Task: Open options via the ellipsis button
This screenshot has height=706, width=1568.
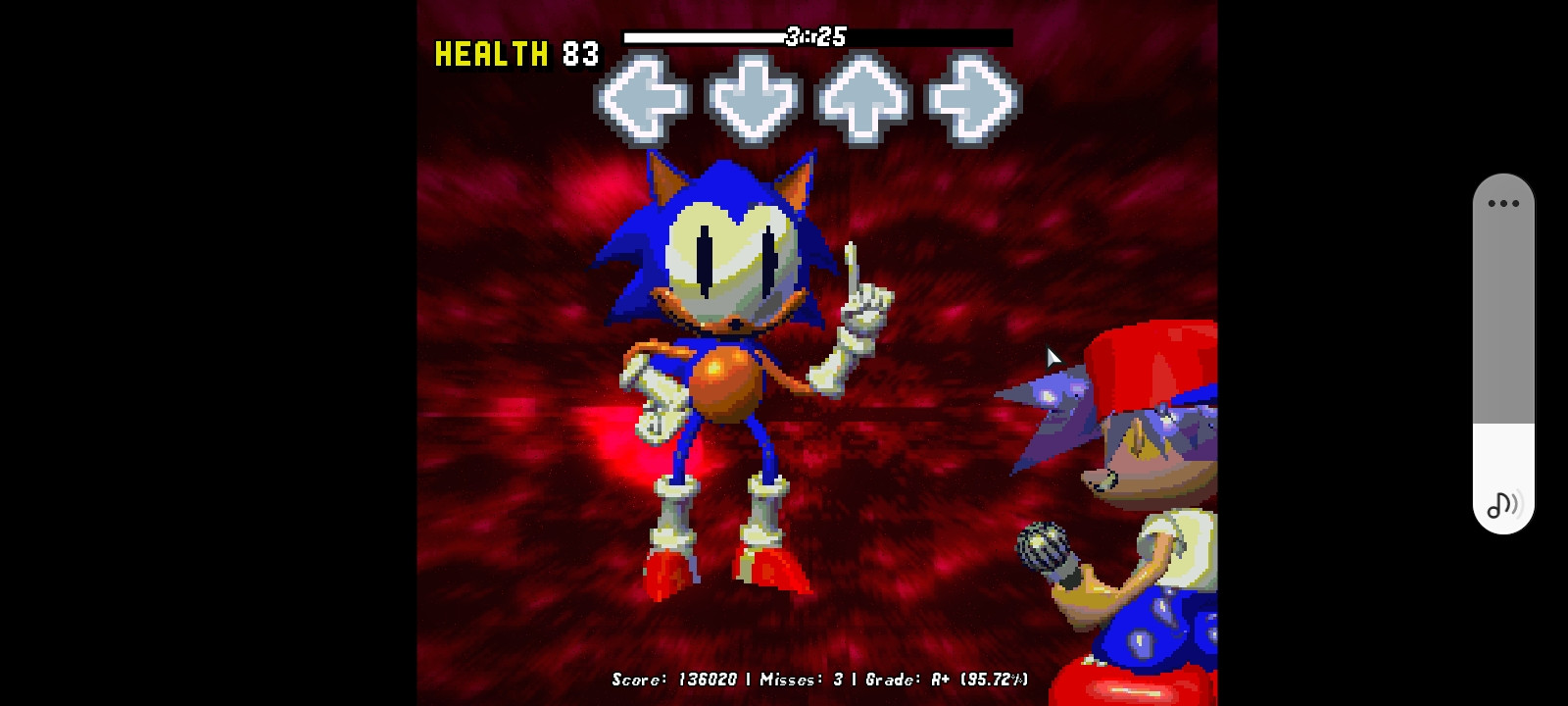Action: click(x=1501, y=203)
